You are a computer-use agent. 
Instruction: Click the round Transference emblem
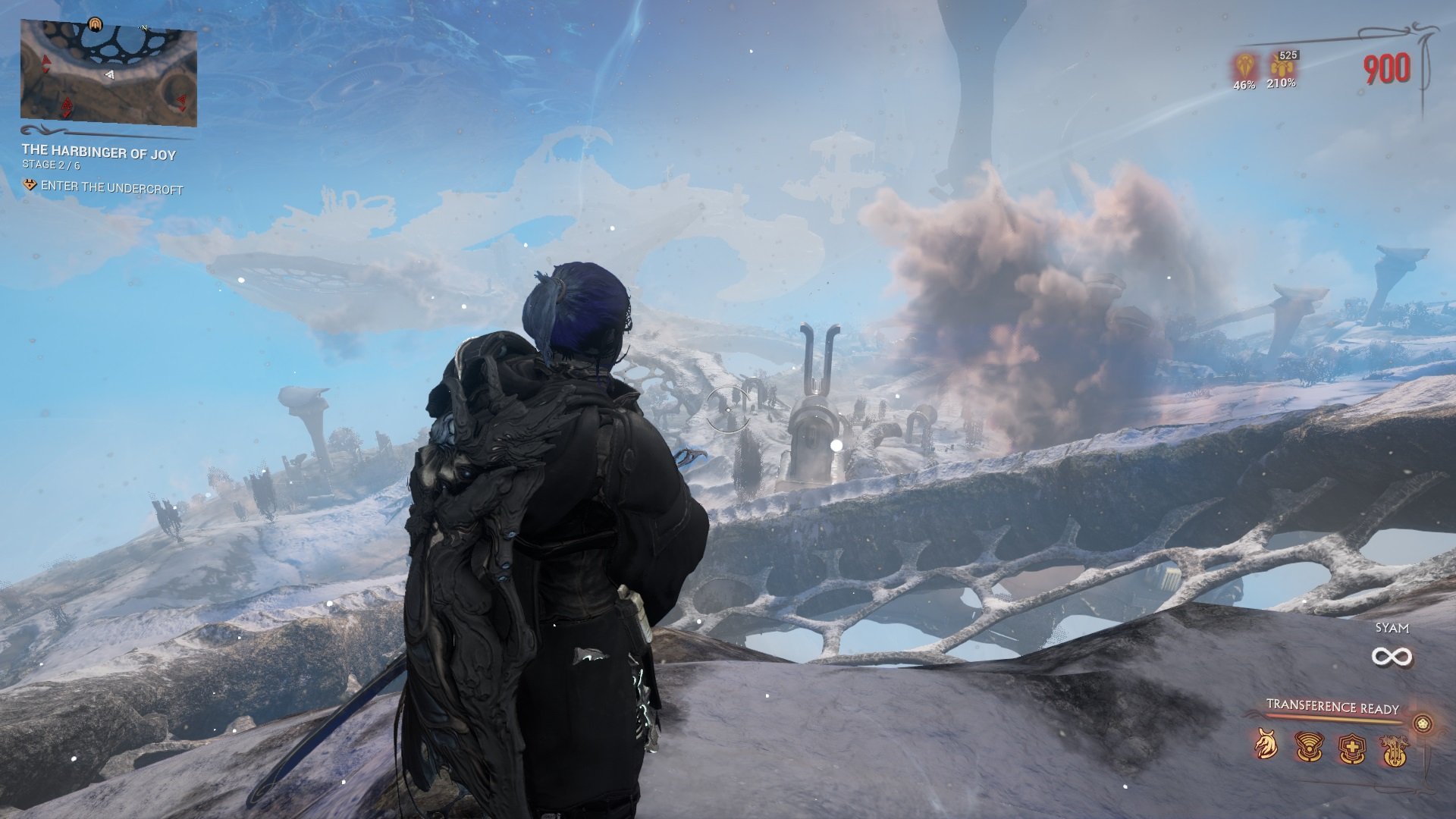click(x=1423, y=723)
